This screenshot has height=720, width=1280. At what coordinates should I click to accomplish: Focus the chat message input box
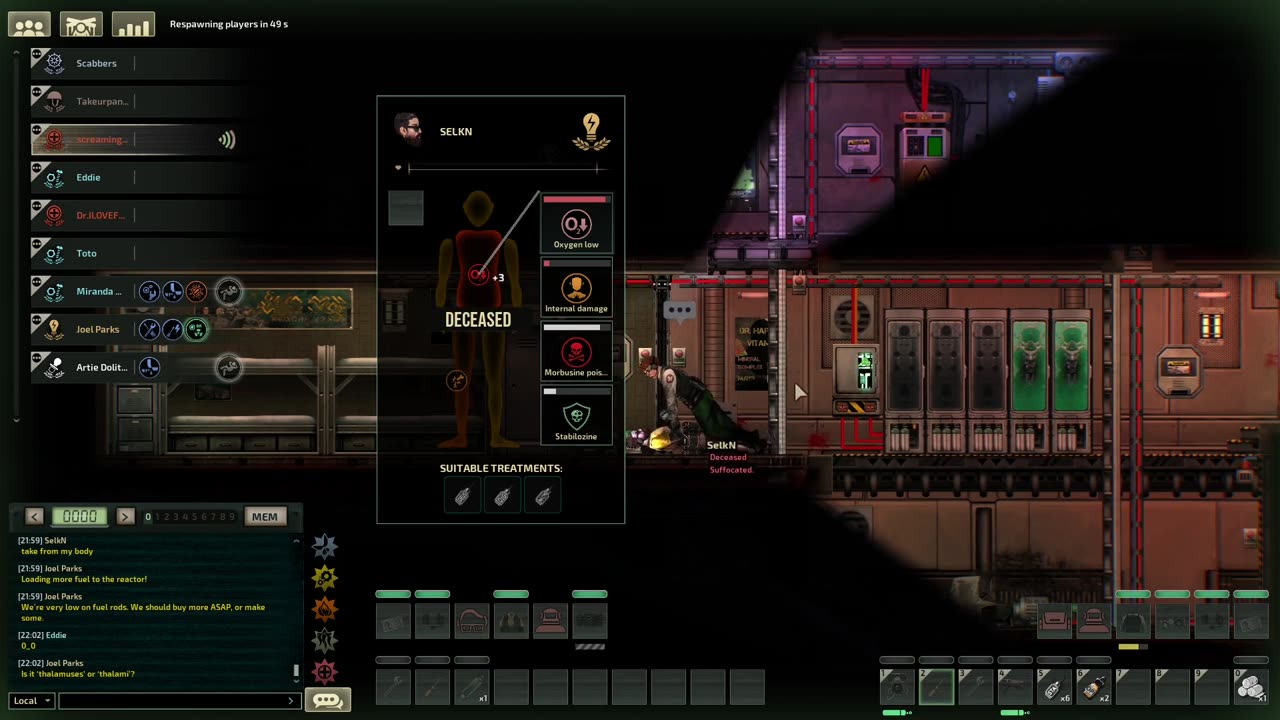[175, 701]
